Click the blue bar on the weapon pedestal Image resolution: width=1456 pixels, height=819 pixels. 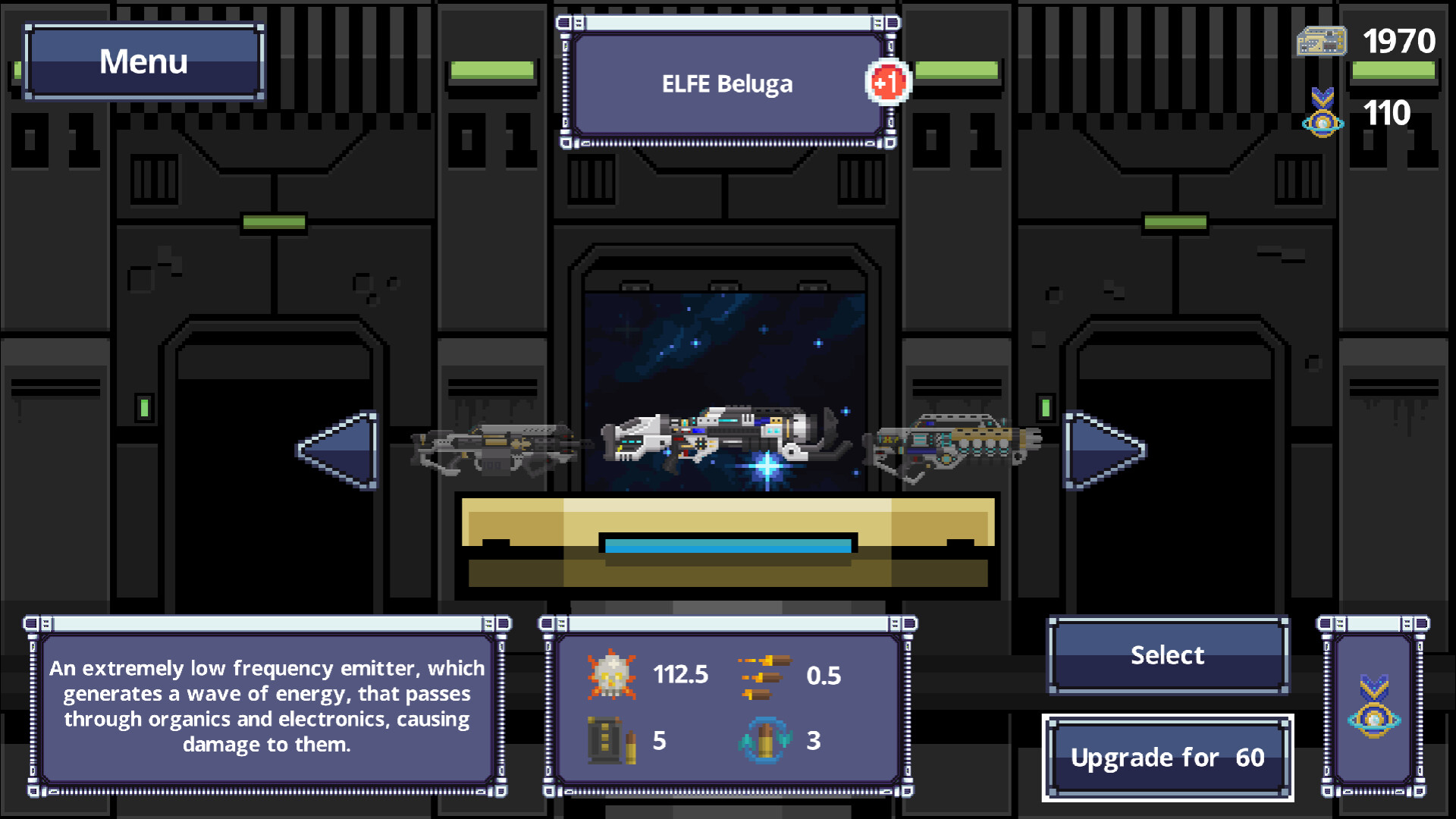(726, 544)
